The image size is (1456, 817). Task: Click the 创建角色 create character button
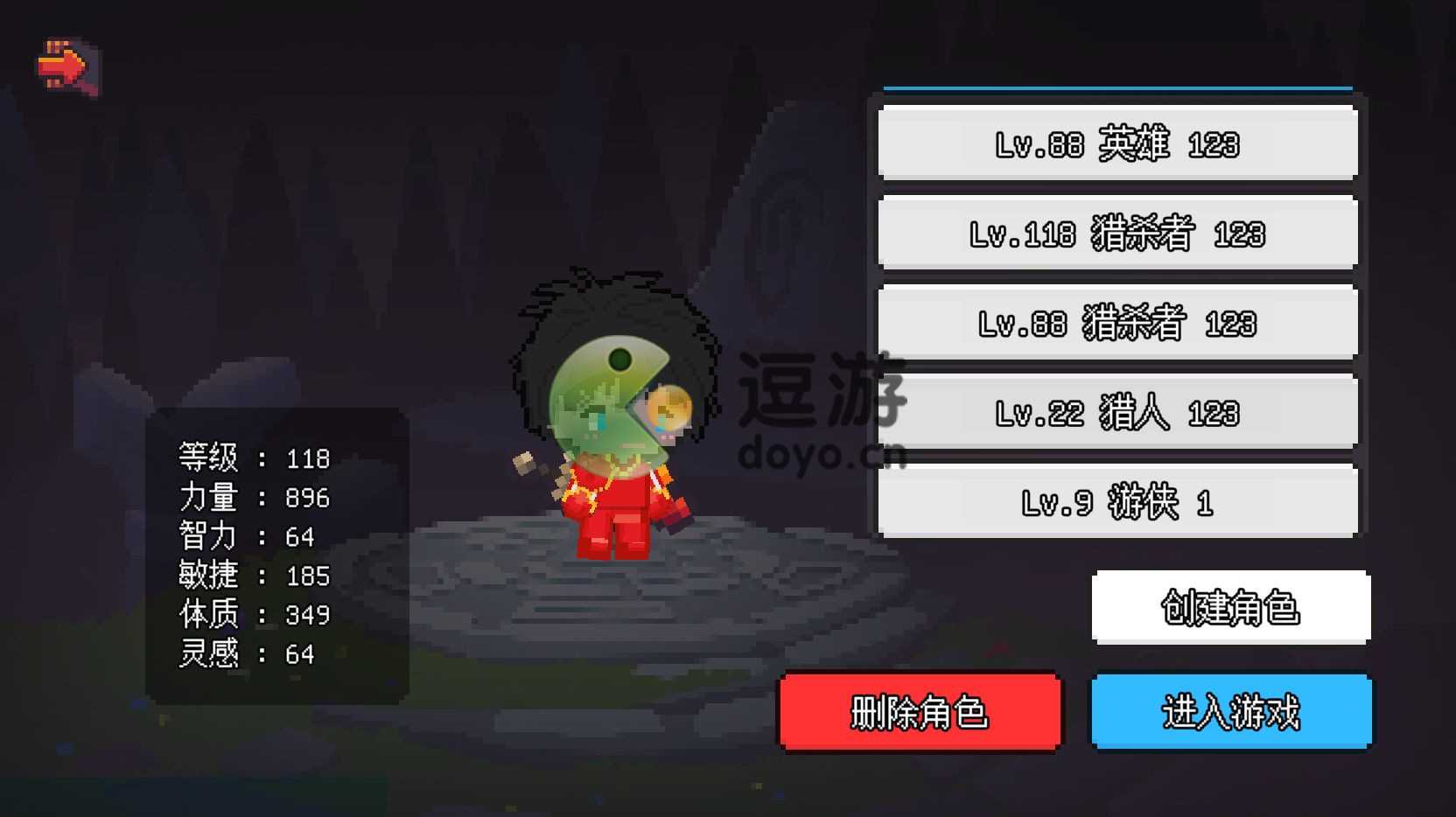point(1230,607)
